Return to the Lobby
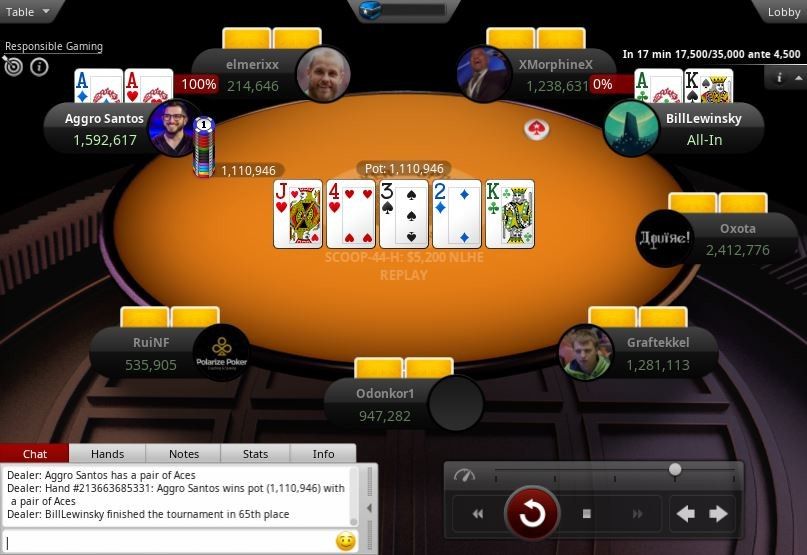 783,12
